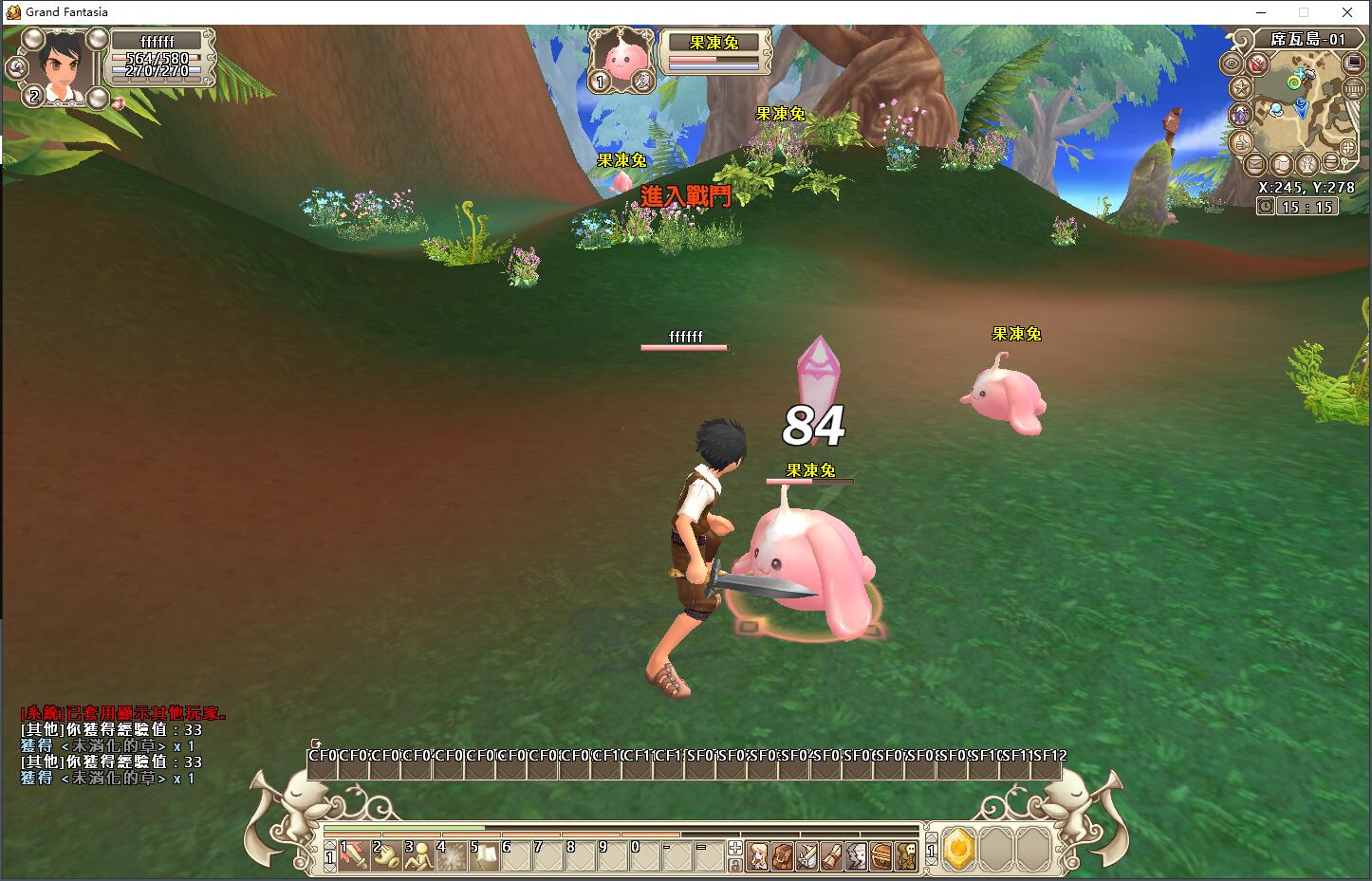Use the white flag skill in slot 5
Viewport: 1372px width, 881px height.
[x=484, y=855]
